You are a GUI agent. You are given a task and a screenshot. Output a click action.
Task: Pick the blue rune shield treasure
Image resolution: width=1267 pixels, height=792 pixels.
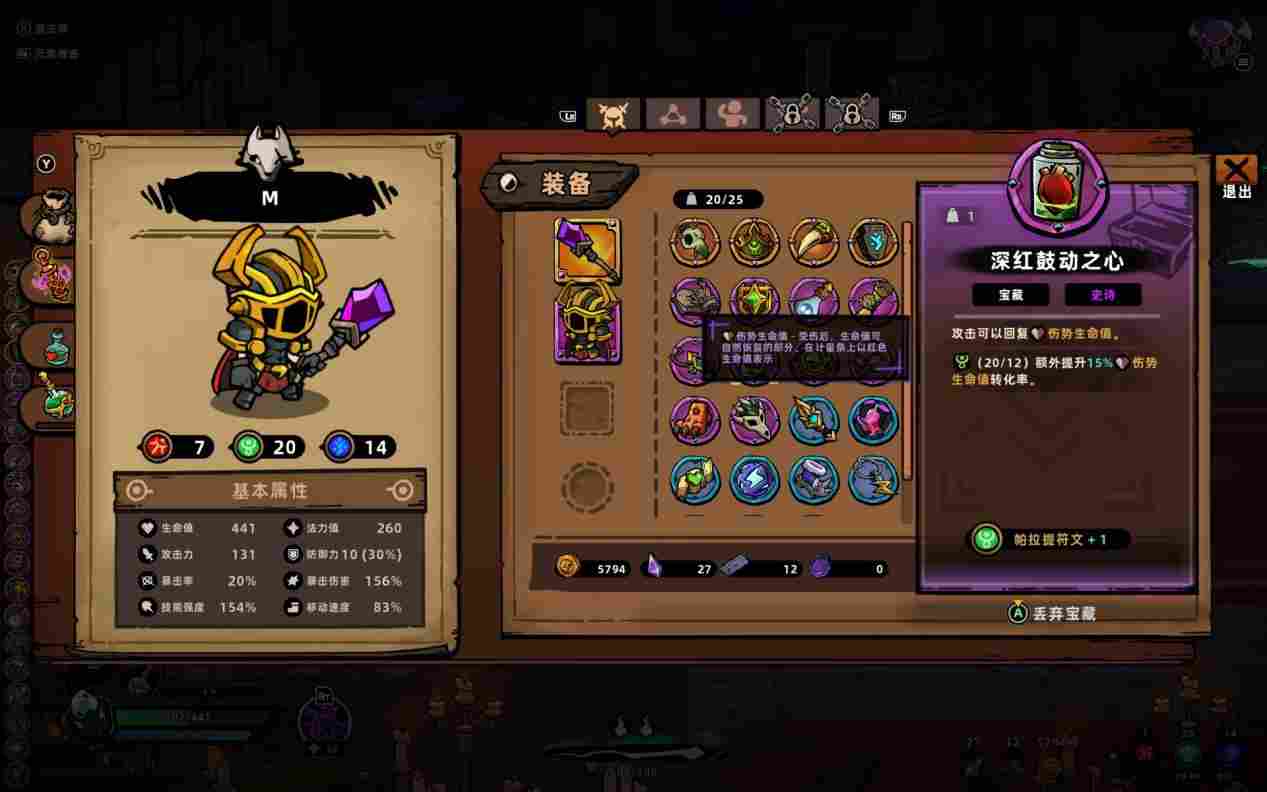tap(873, 242)
